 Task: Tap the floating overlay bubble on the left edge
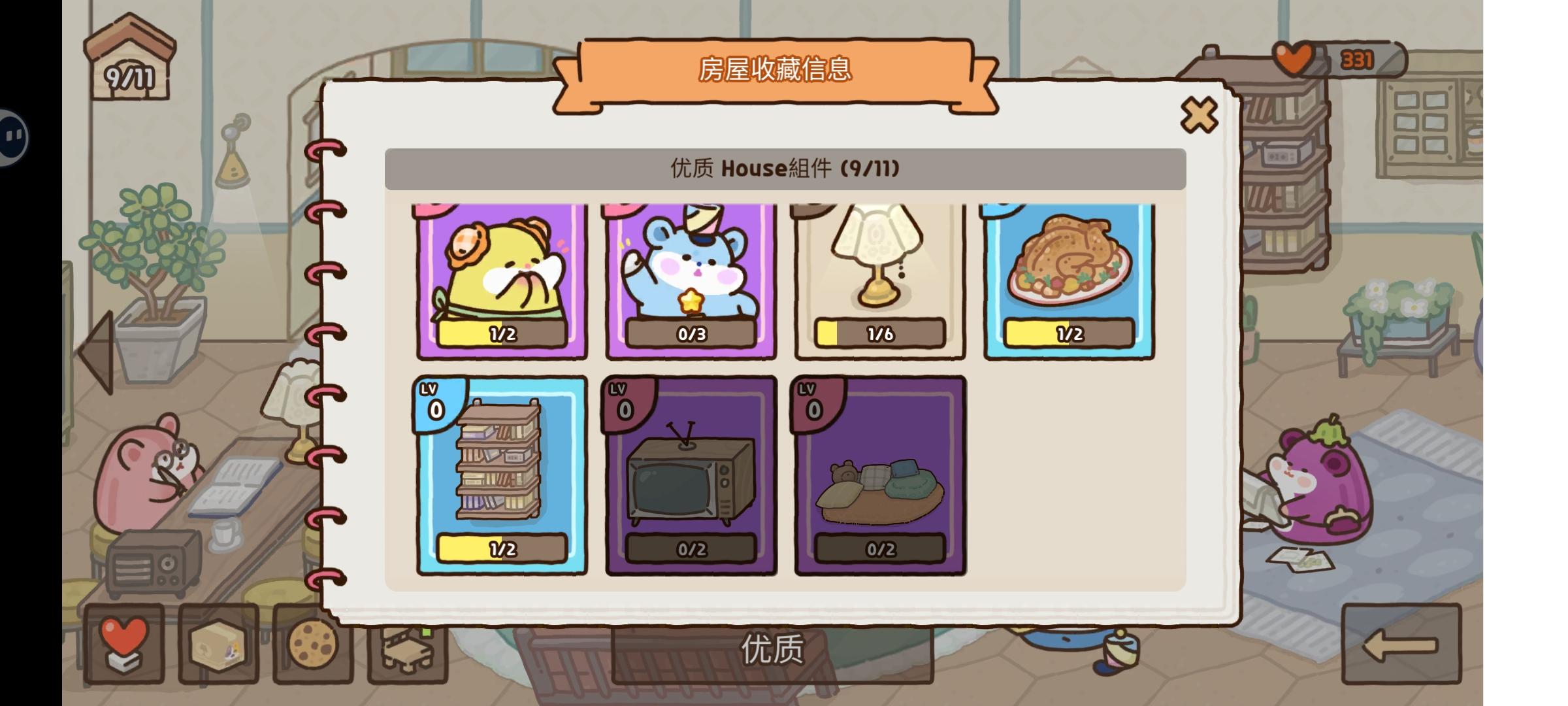coord(12,136)
